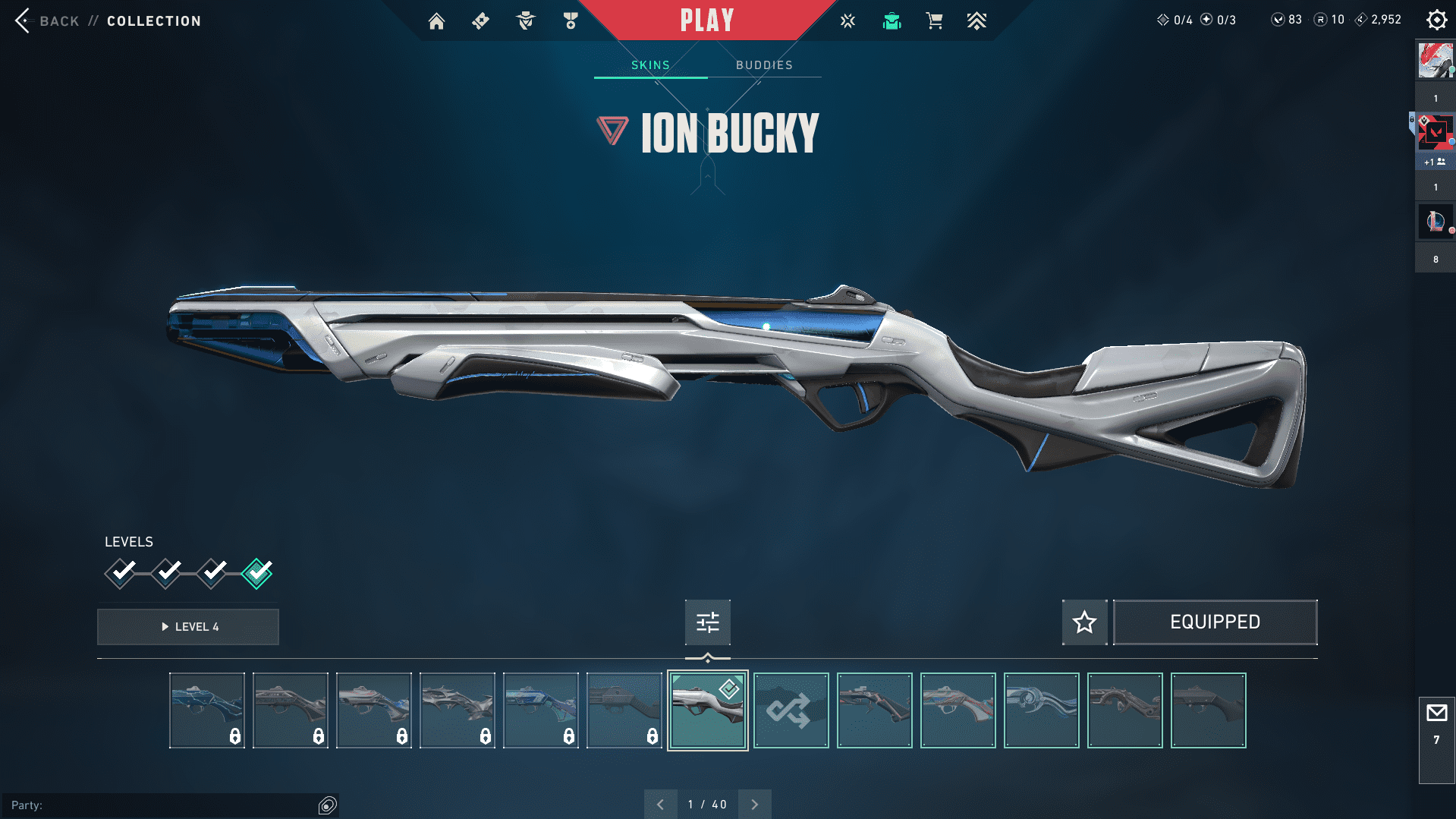
Task: Select the equipped Ion Bucky thumbnail
Action: 707,710
